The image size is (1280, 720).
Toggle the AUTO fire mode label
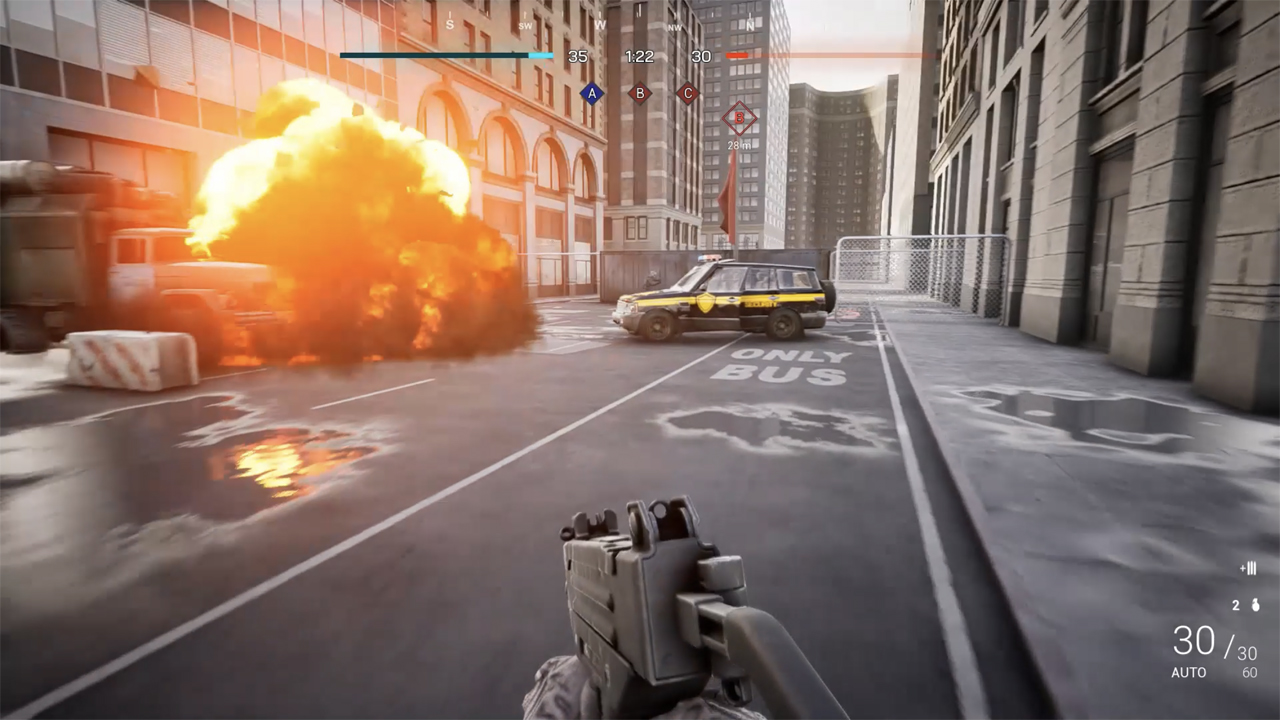pyautogui.click(x=1189, y=672)
